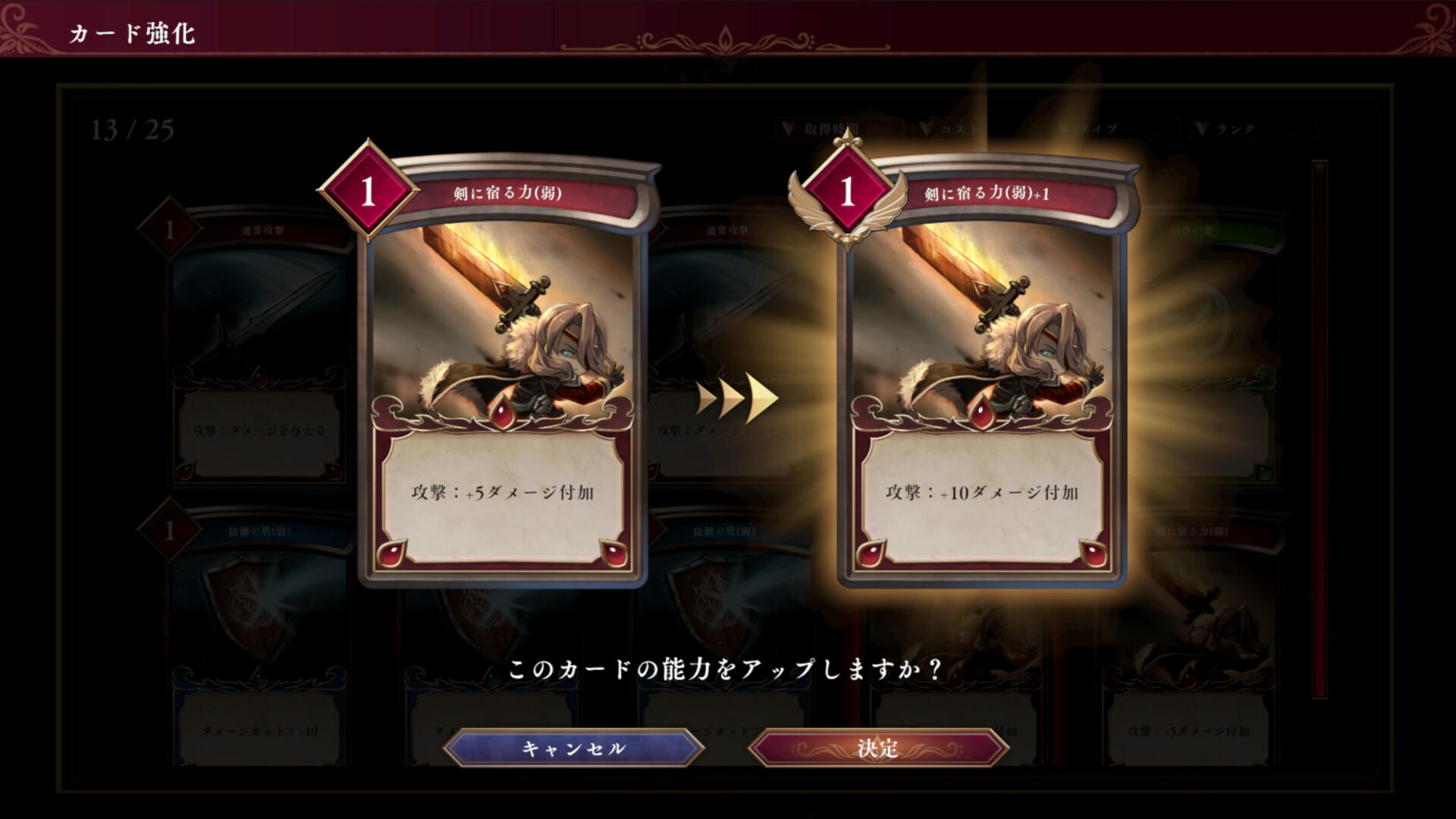Toggle the 取得時間 sort order
1456x819 pixels.
coord(830,129)
